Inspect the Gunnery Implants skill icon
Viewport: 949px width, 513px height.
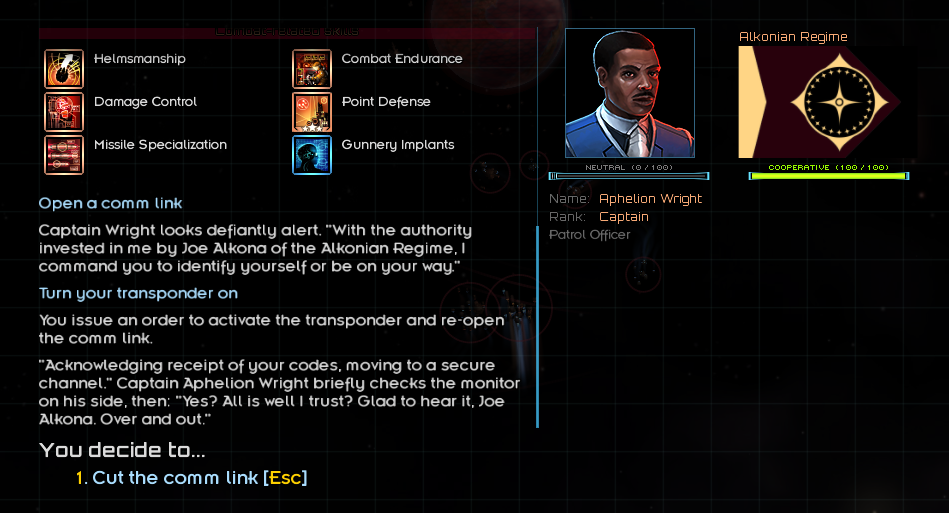point(312,154)
